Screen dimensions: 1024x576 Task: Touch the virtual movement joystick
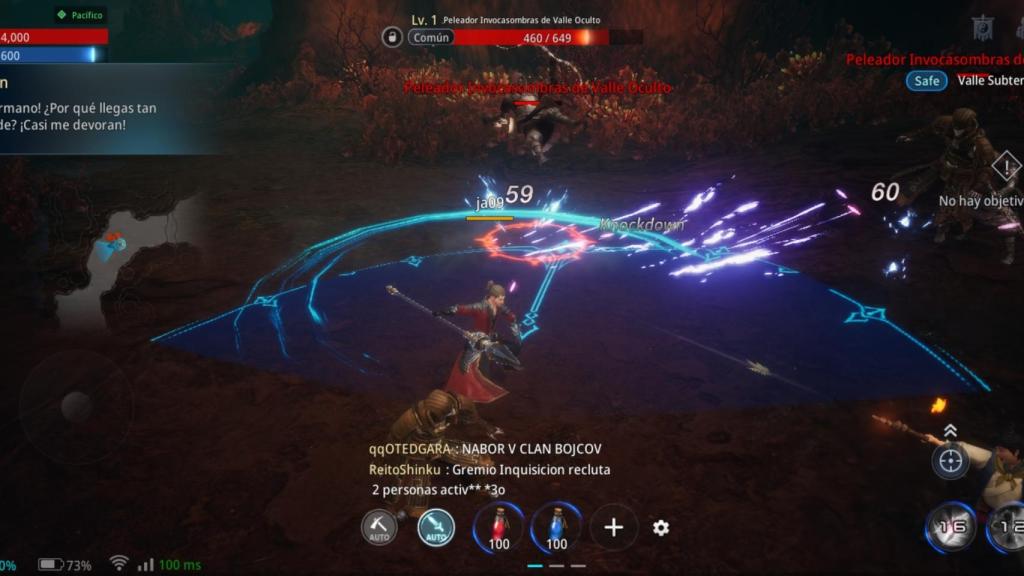pyautogui.click(x=76, y=406)
